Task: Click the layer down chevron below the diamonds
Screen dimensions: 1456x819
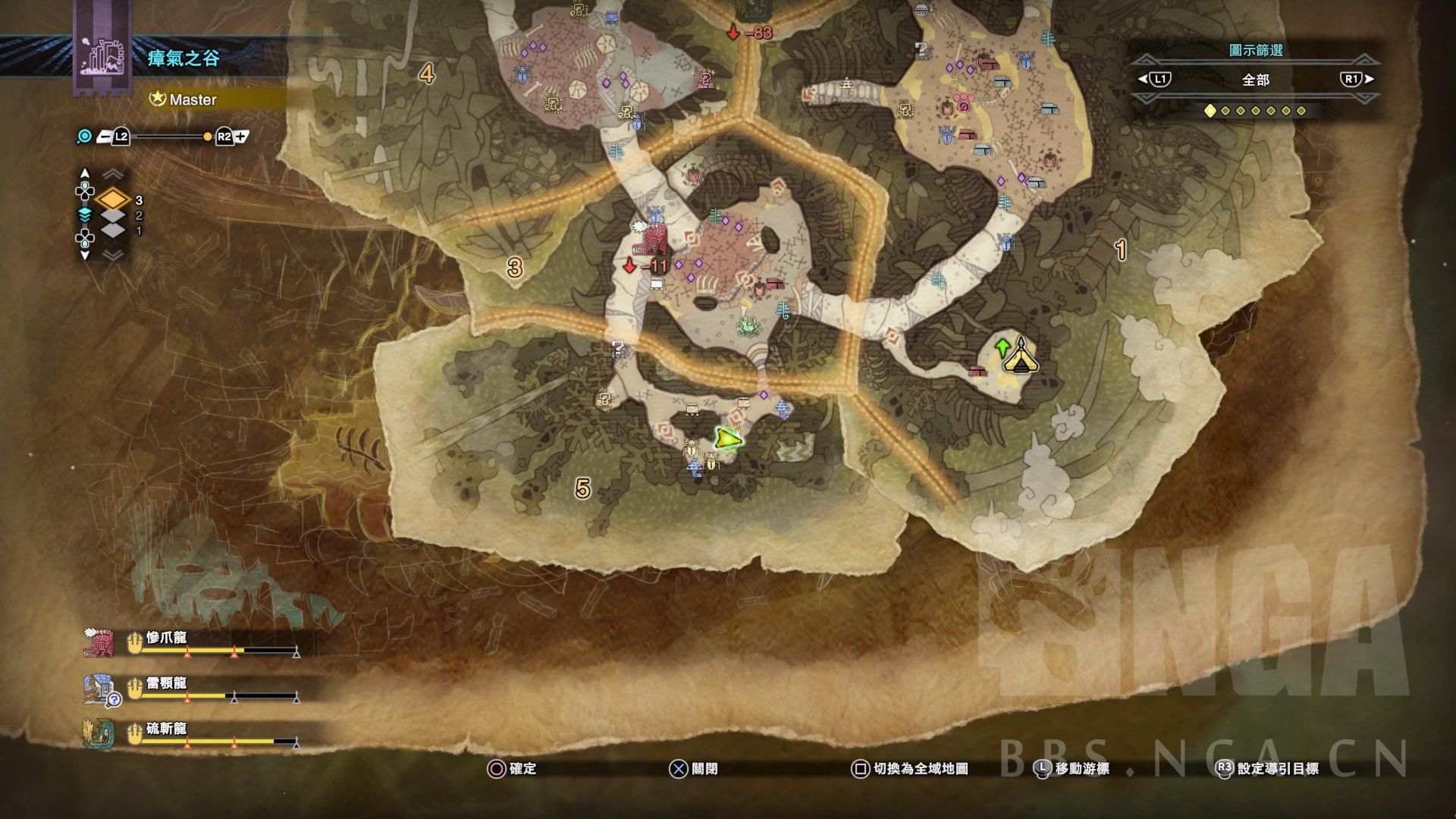Action: 113,256
